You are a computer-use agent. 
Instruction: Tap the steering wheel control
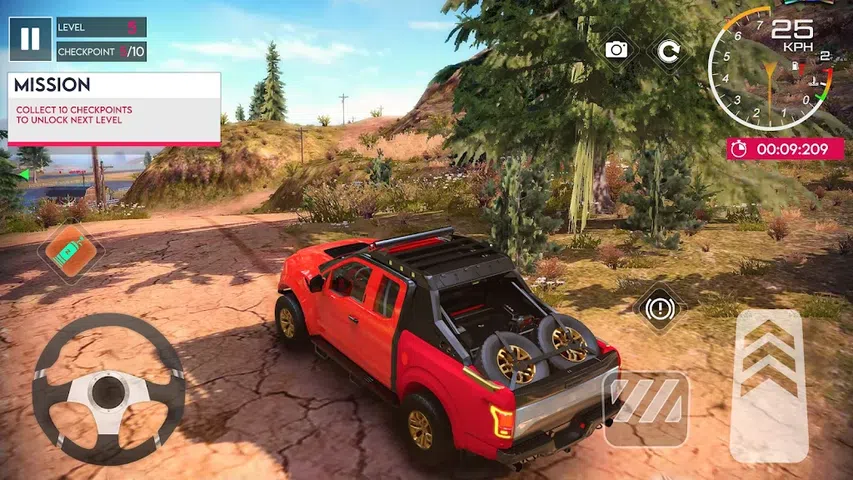click(x=108, y=388)
